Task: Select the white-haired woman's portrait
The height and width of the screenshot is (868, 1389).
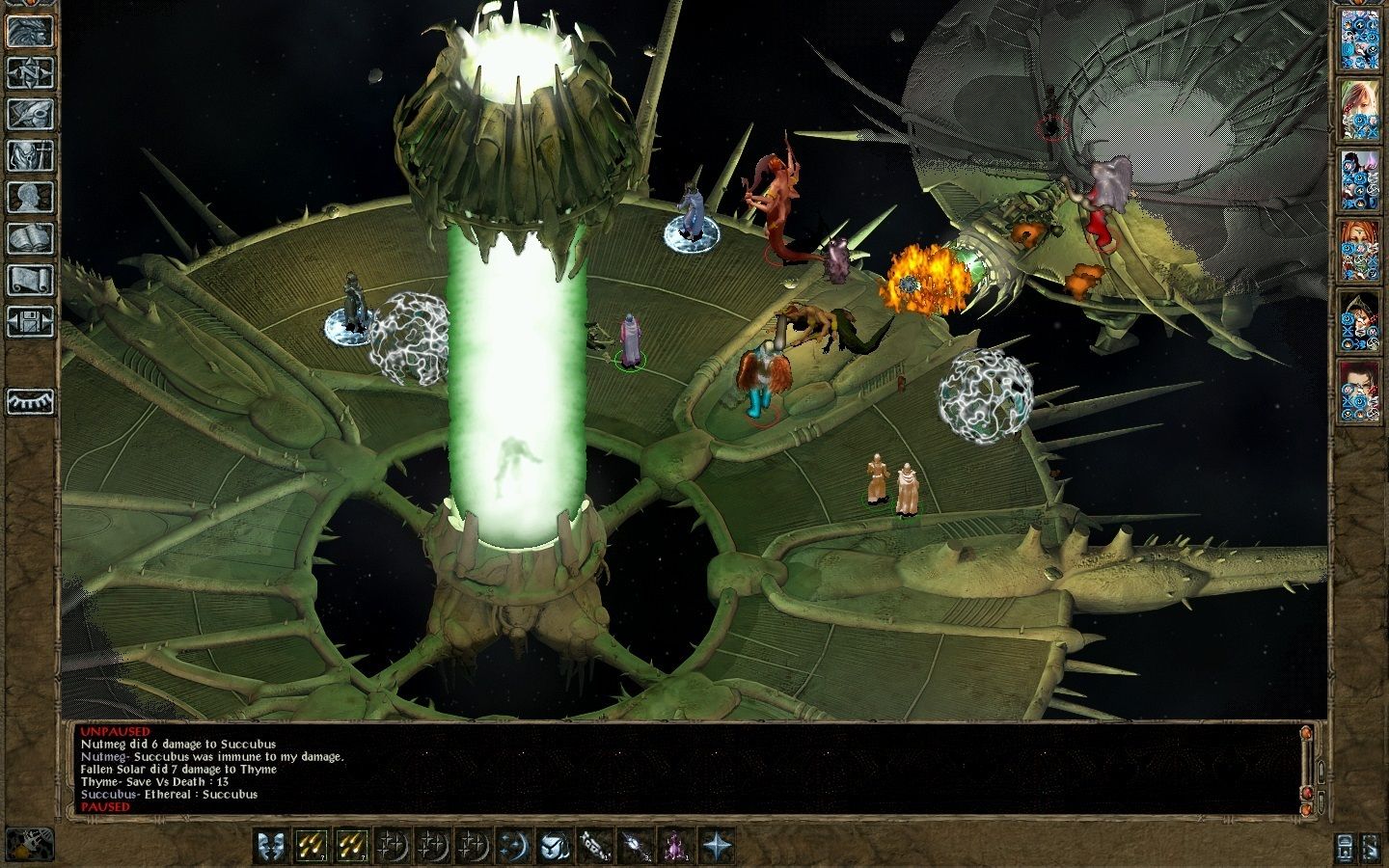Action: pyautogui.click(x=1360, y=111)
